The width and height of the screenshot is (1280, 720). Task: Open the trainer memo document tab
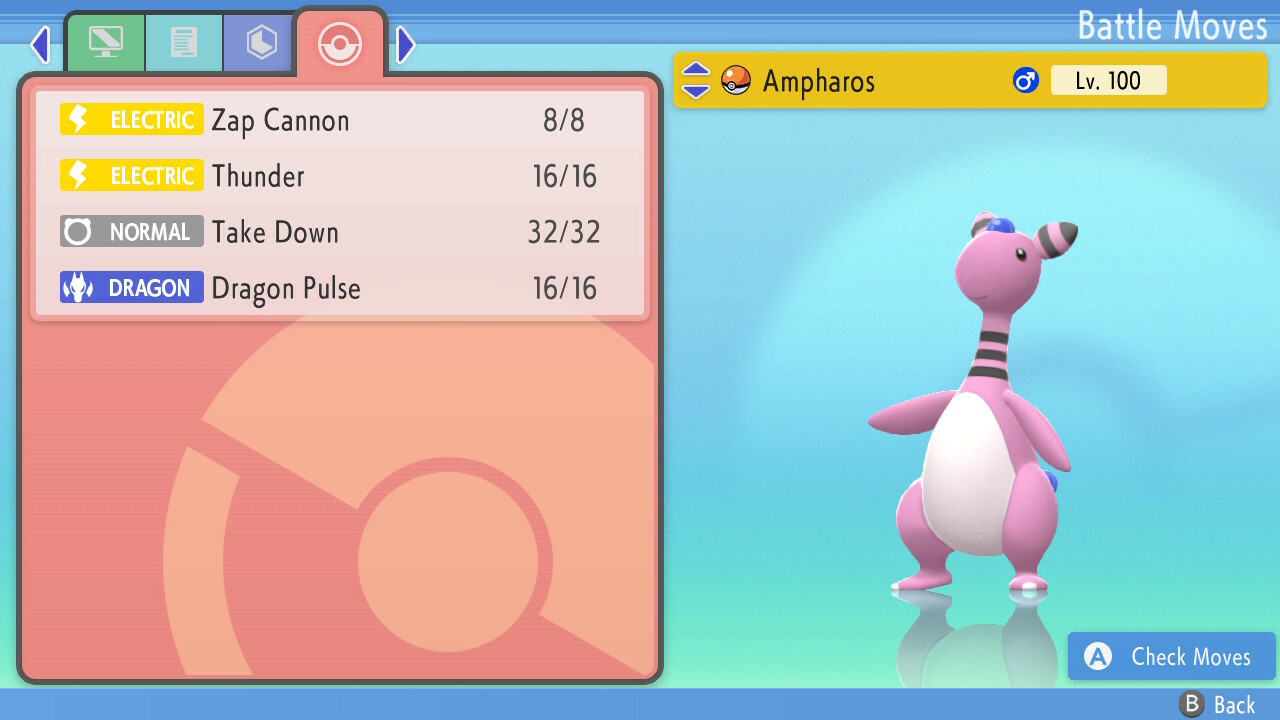(x=184, y=43)
